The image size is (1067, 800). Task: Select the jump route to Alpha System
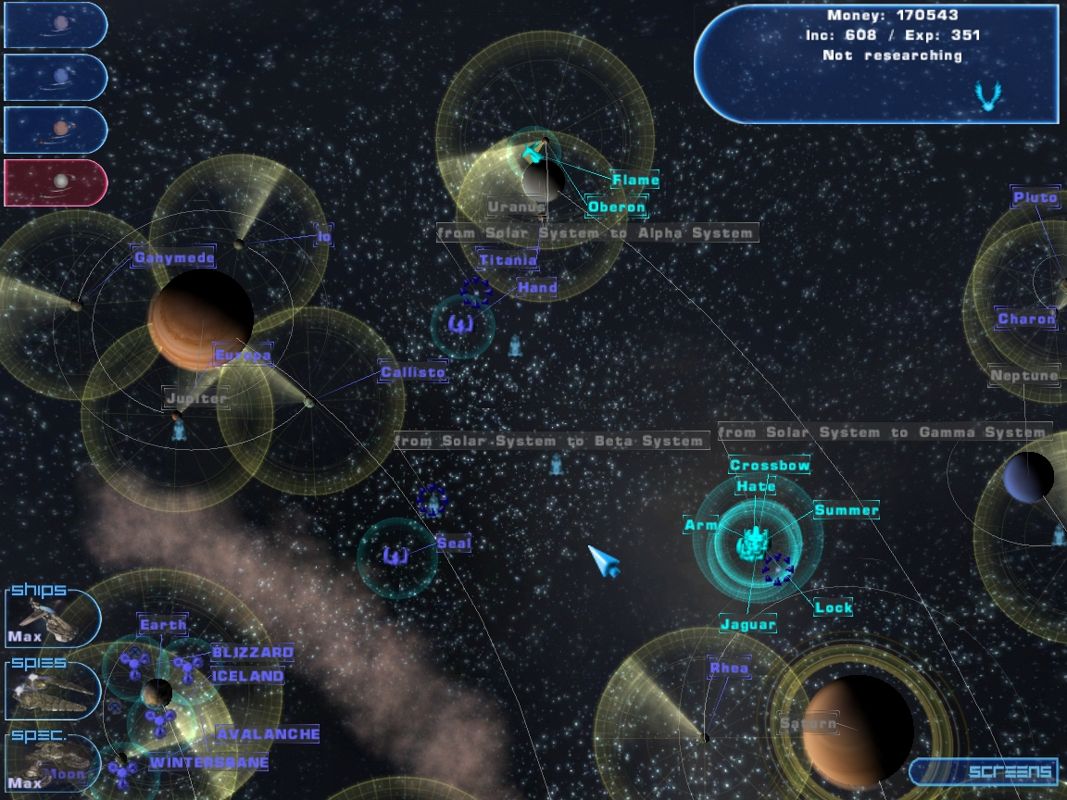point(596,233)
